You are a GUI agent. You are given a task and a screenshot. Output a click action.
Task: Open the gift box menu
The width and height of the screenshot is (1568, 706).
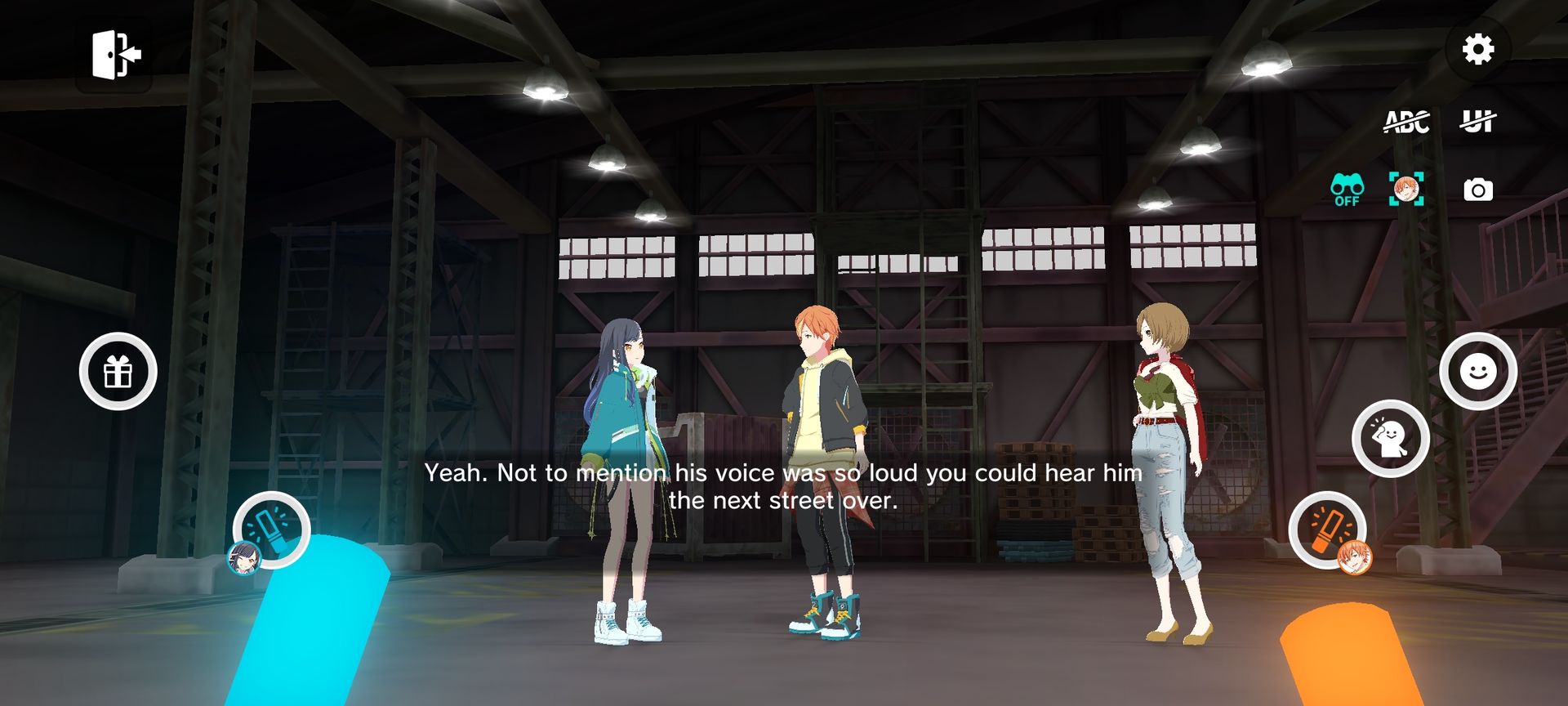click(x=118, y=372)
